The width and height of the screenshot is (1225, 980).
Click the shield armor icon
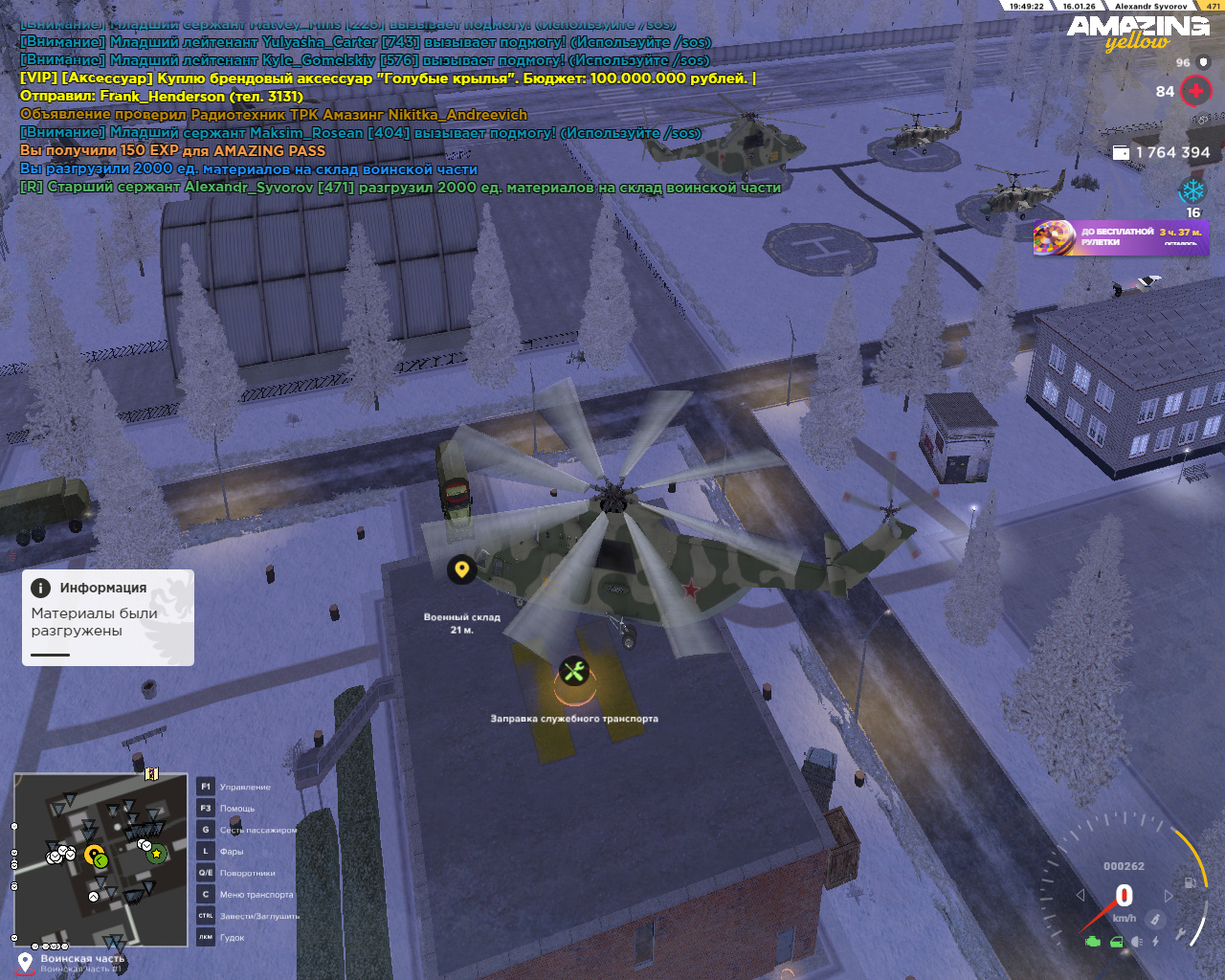coord(1204,62)
